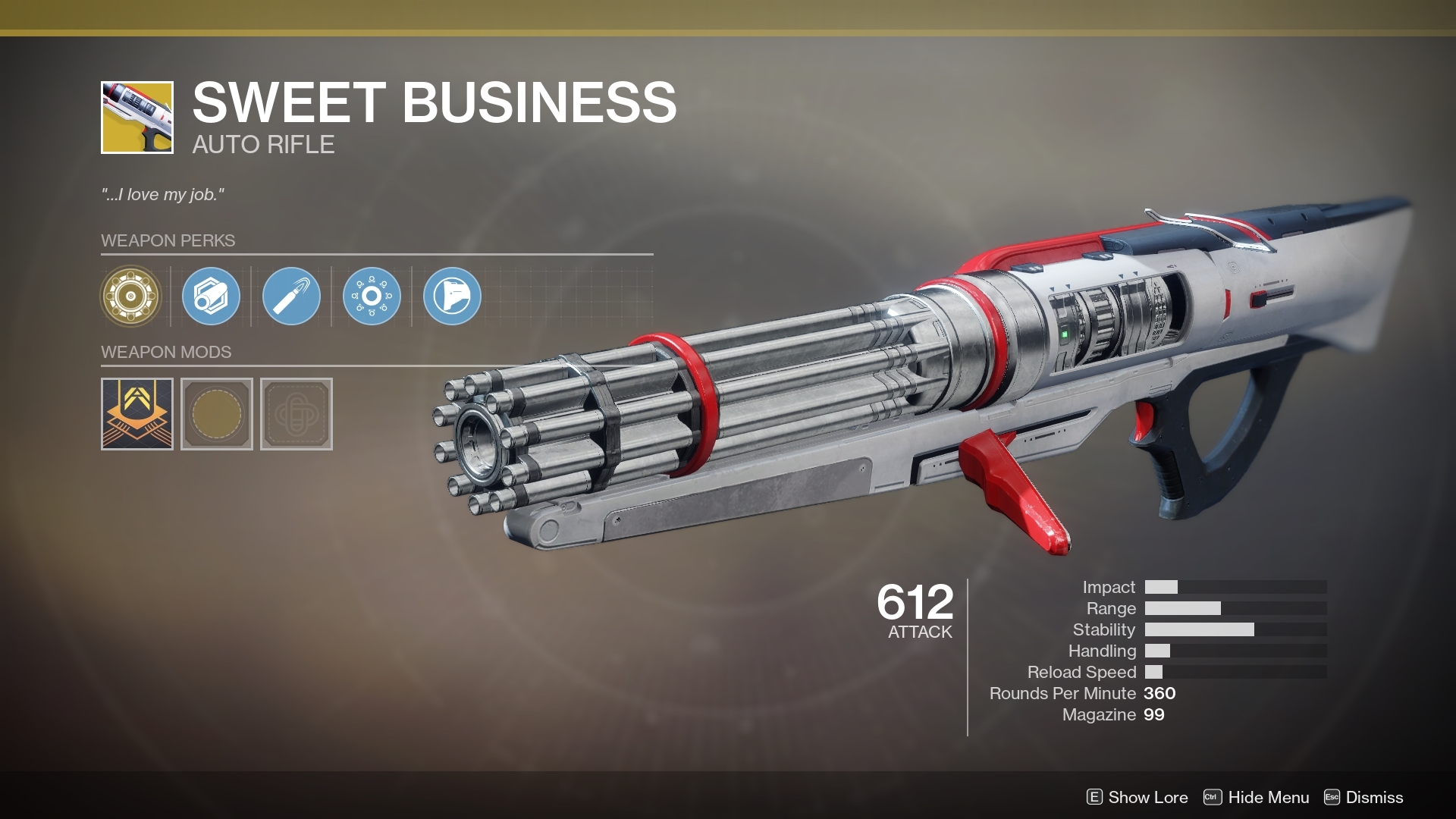Click the WEAPON MODS section header
This screenshot has width=1456, height=819.
click(x=168, y=352)
